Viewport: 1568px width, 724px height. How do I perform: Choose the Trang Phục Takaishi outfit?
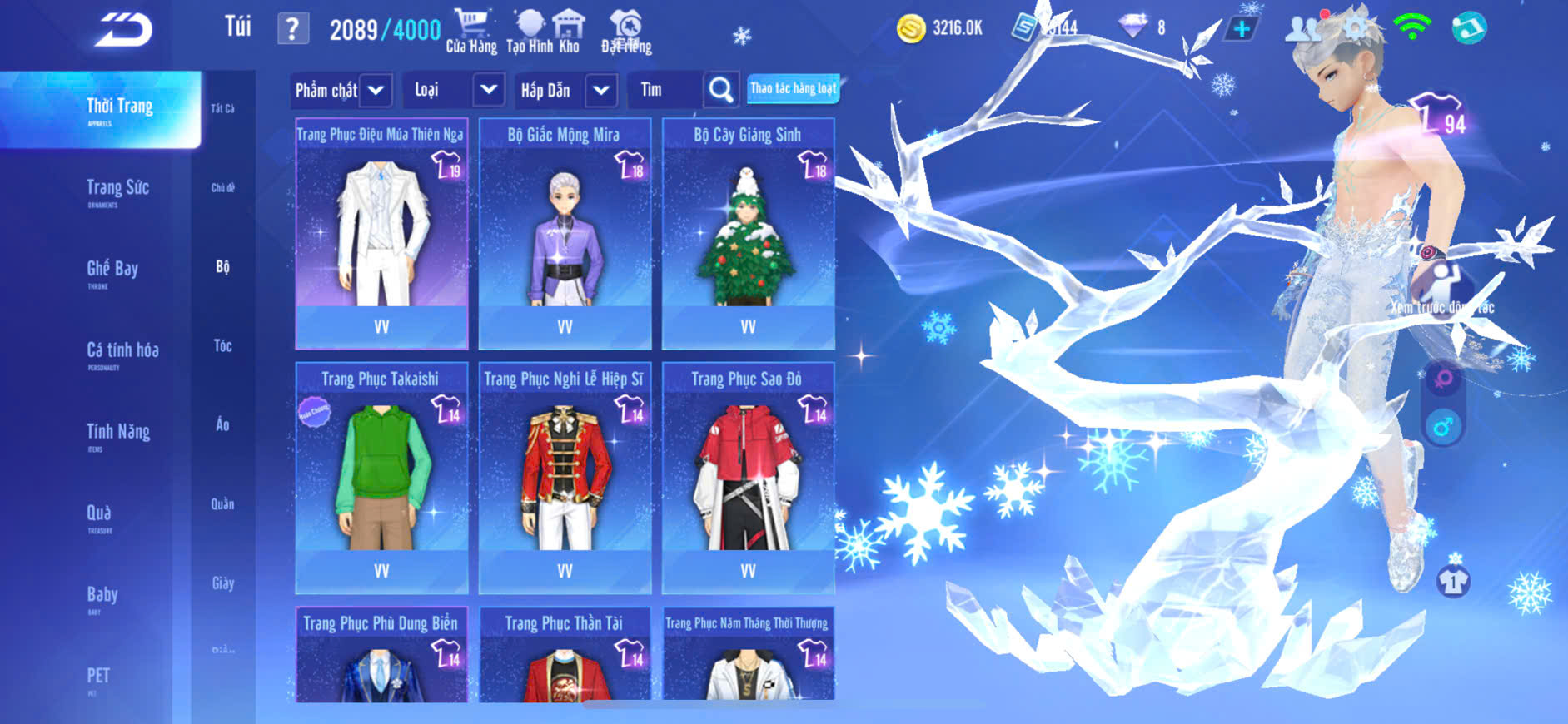point(381,478)
